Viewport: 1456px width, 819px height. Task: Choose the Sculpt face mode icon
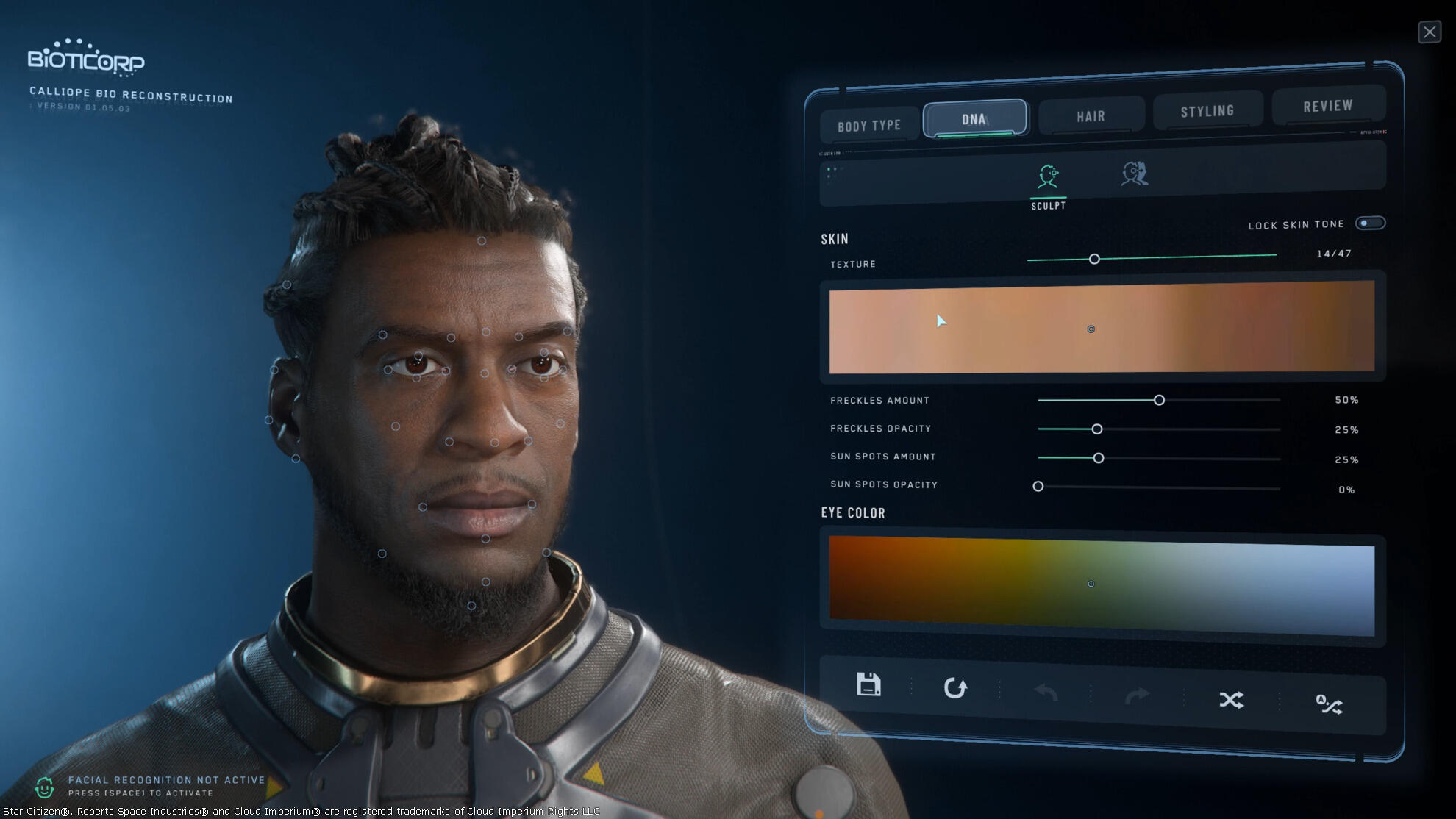[1048, 177]
